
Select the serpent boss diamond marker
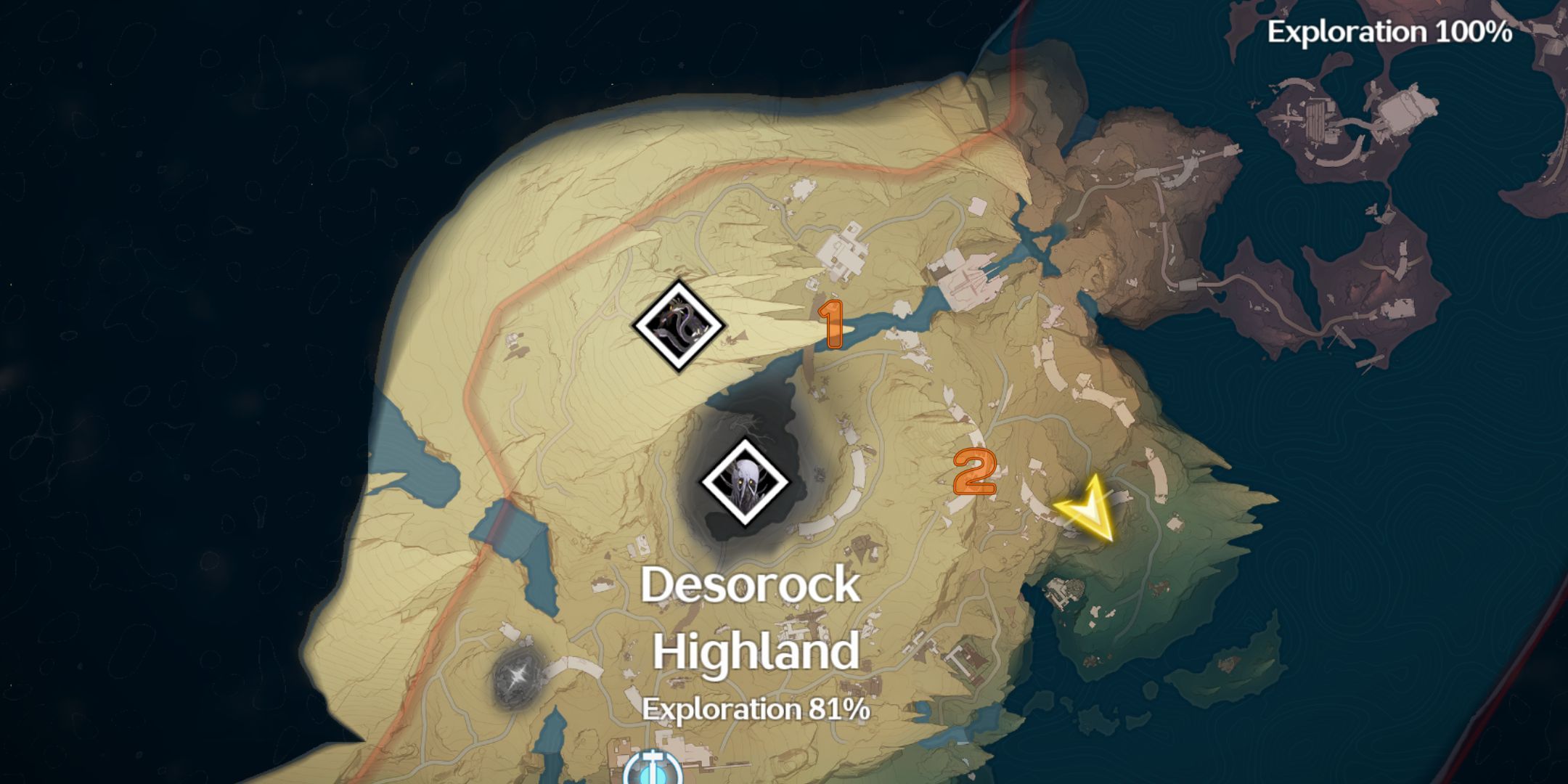pos(679,326)
